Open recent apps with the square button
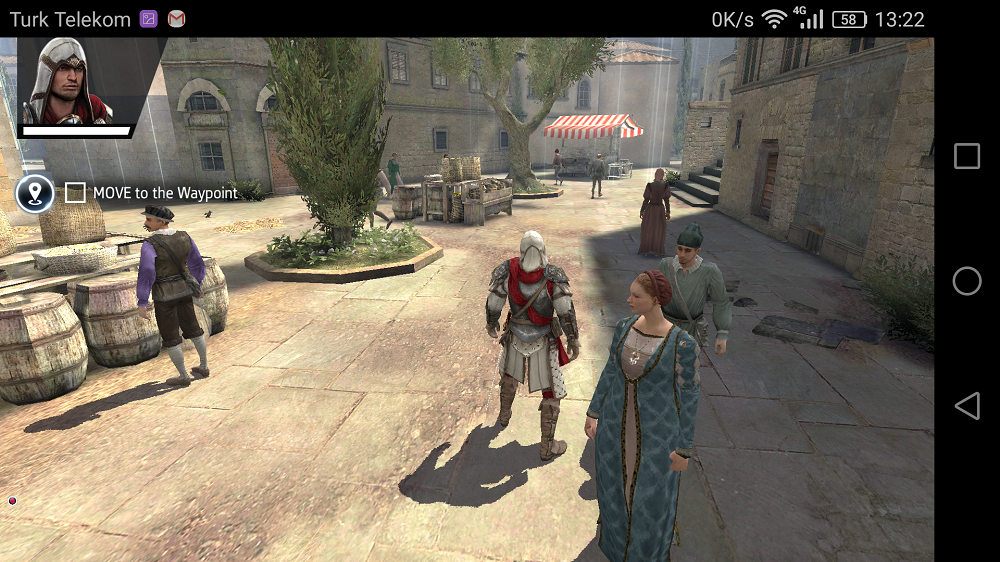 (967, 156)
